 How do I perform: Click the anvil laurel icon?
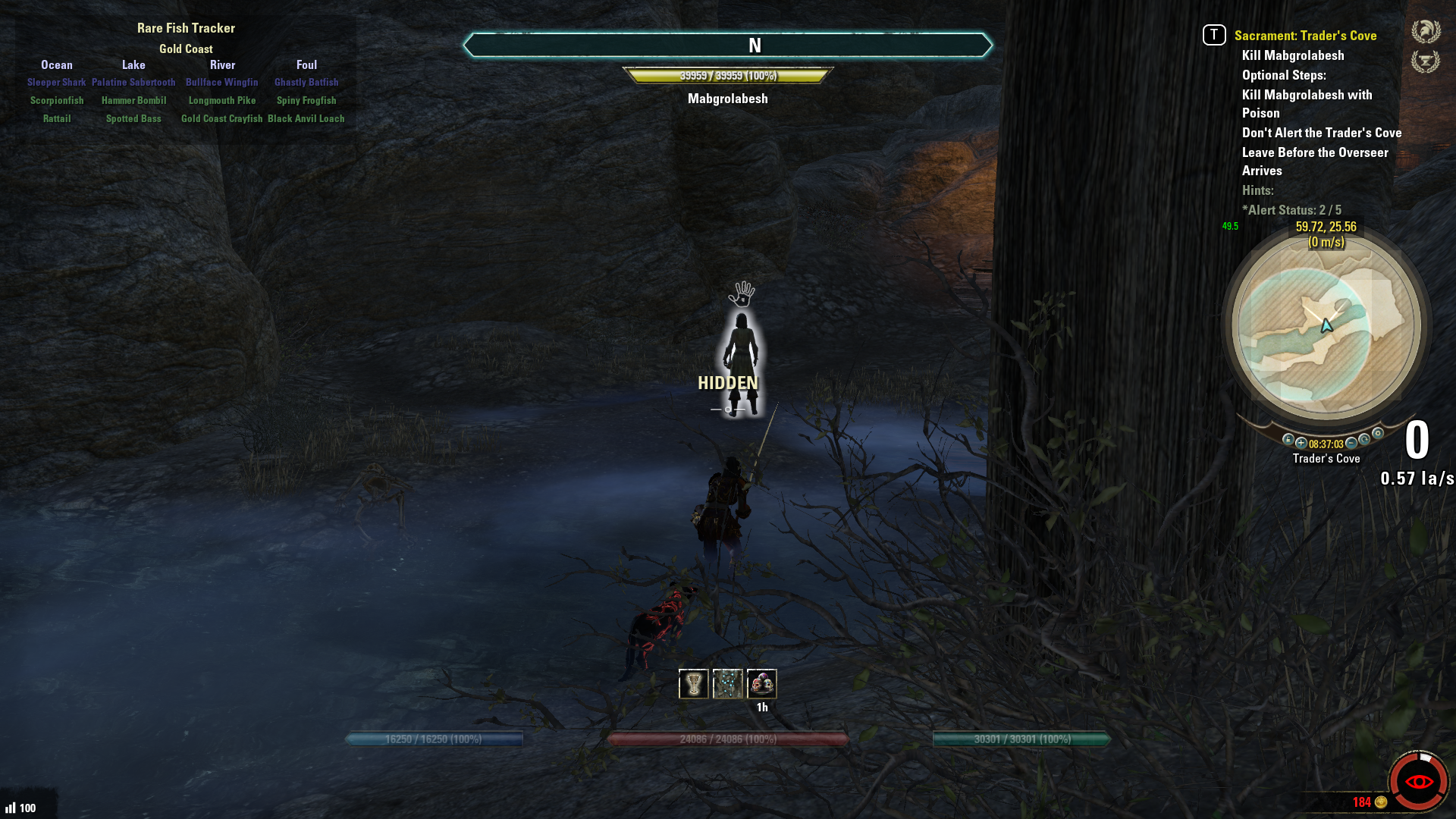point(1426,61)
